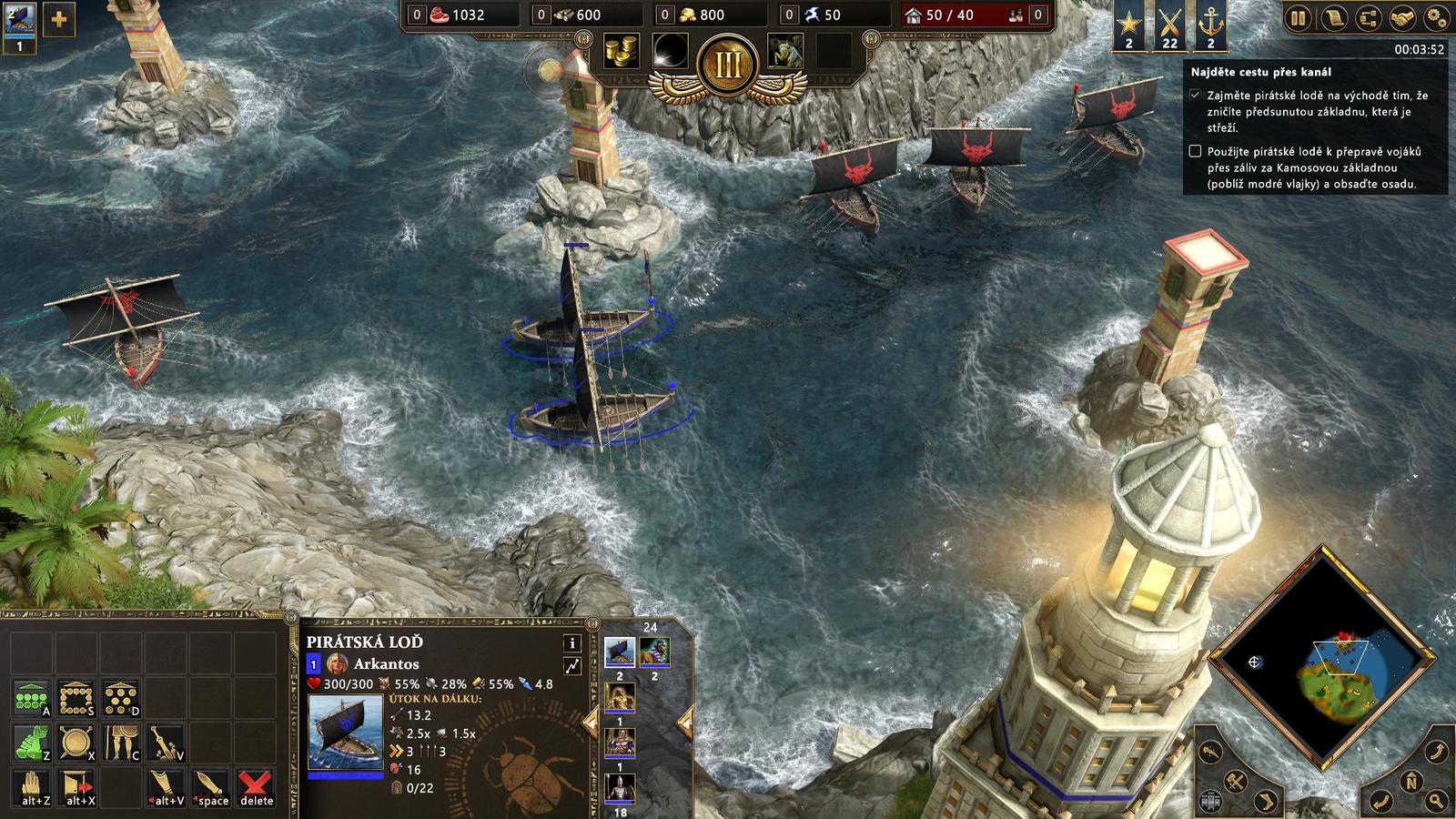Check the second objective about transporting troops
This screenshot has width=1456, height=819.
click(x=1195, y=153)
